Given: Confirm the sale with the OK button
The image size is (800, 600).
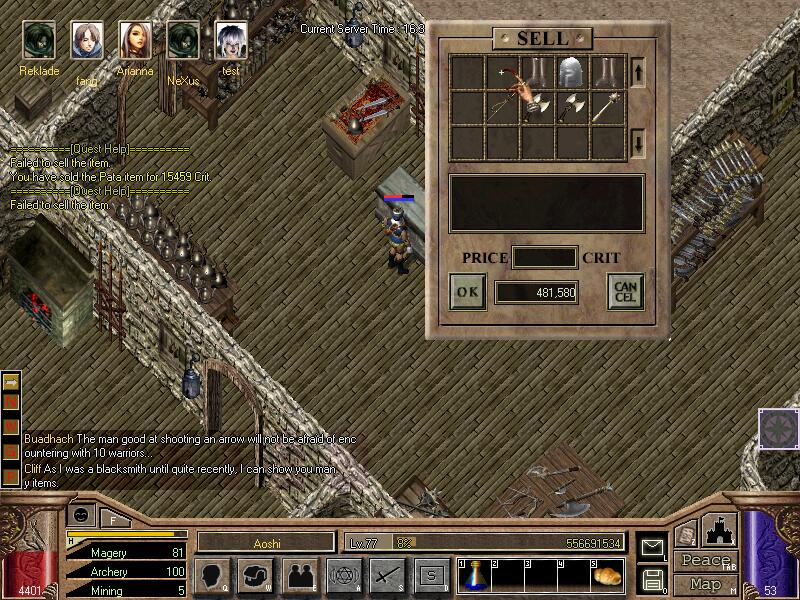Looking at the screenshot, I should (x=467, y=292).
